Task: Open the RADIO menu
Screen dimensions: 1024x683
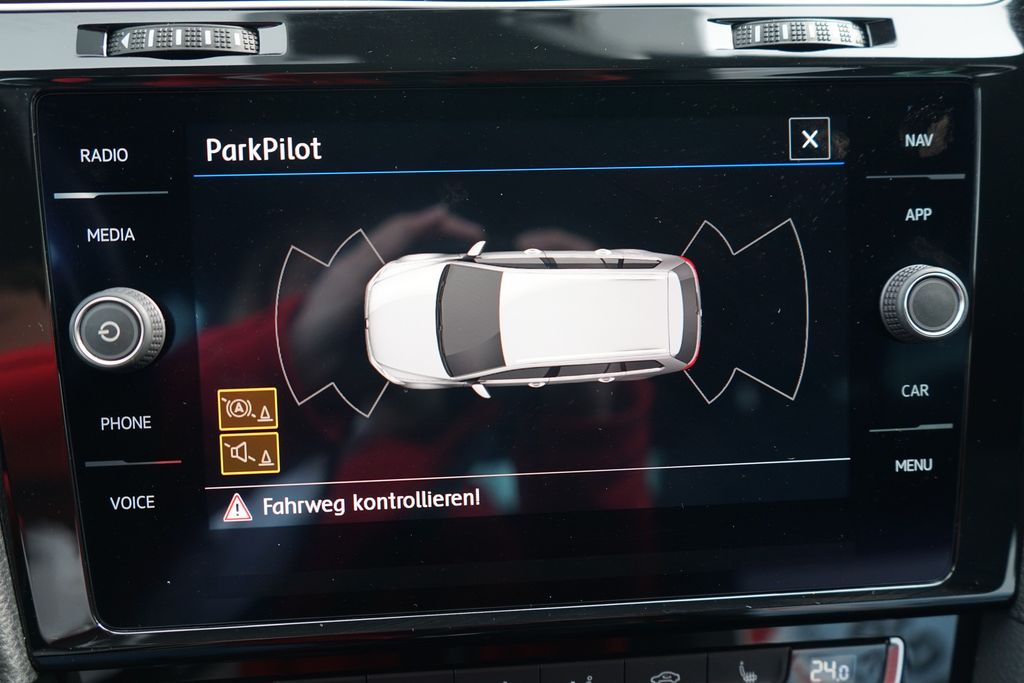Action: (x=104, y=155)
